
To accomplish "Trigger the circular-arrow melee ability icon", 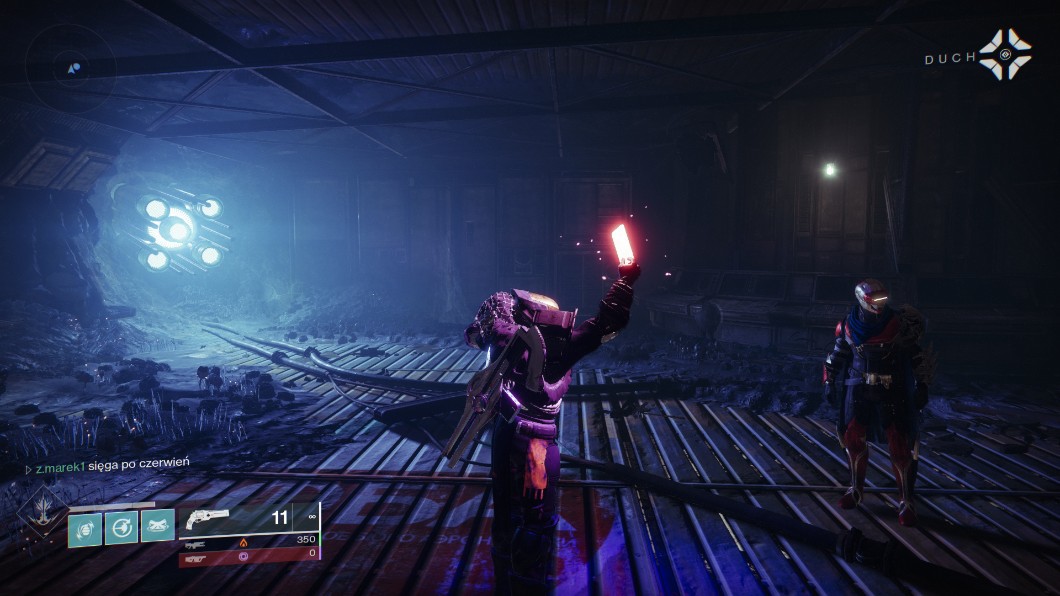I will pos(122,527).
